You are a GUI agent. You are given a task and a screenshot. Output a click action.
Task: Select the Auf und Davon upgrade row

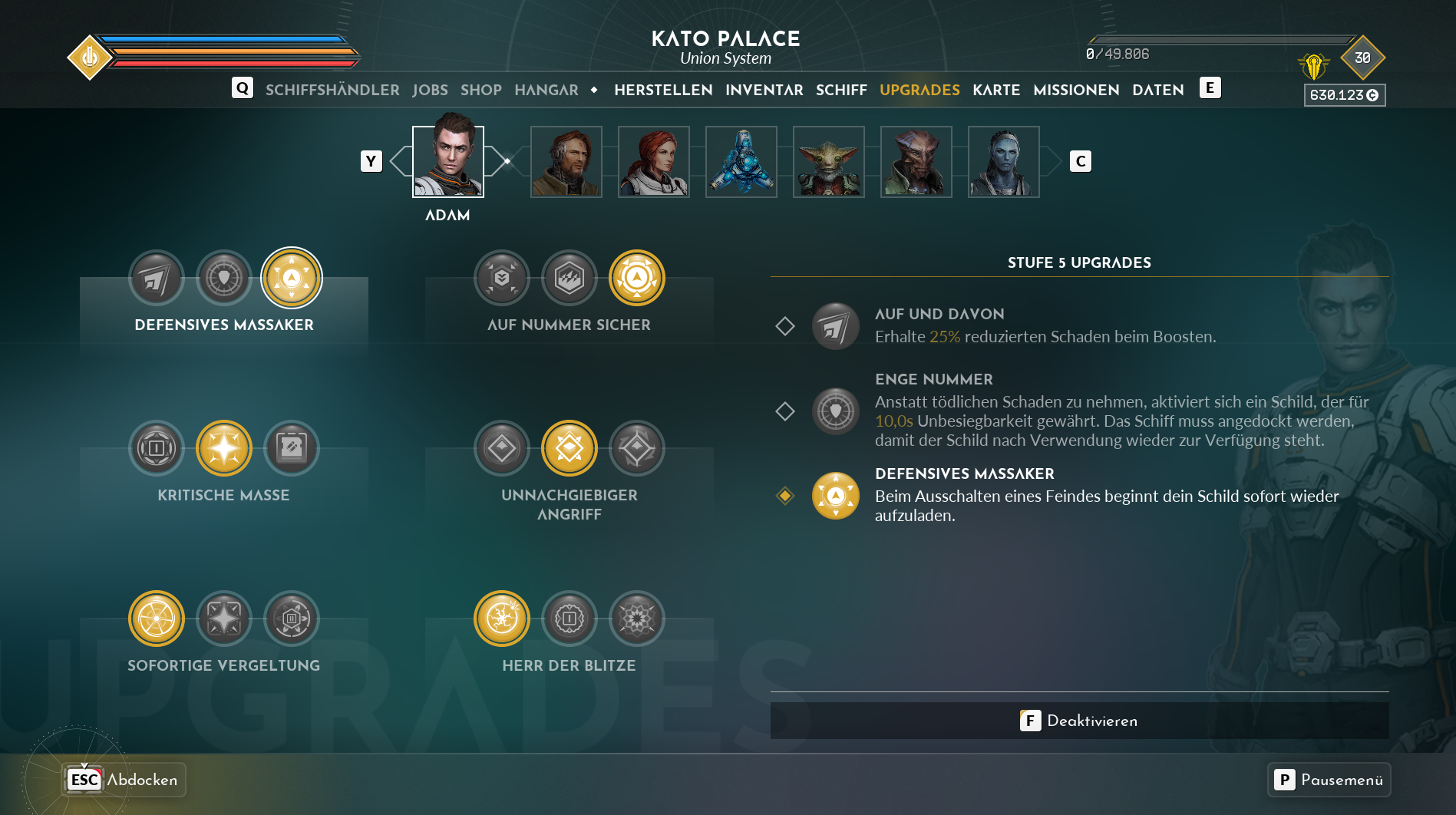pos(1044,326)
